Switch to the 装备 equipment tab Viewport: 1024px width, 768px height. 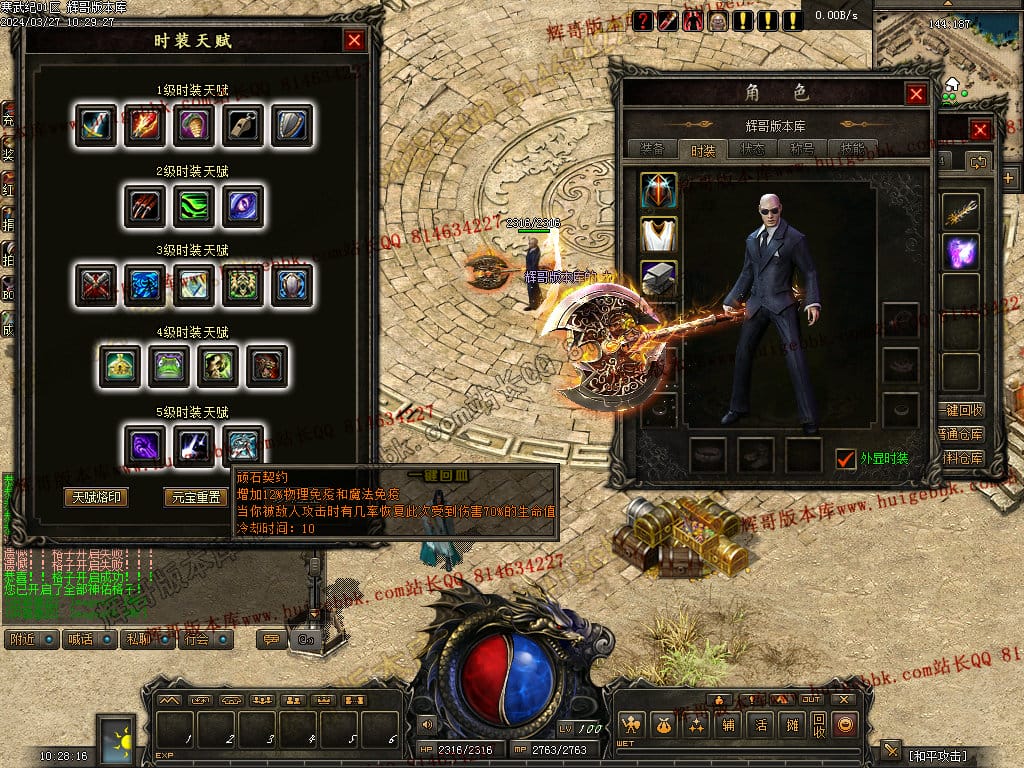tap(652, 149)
